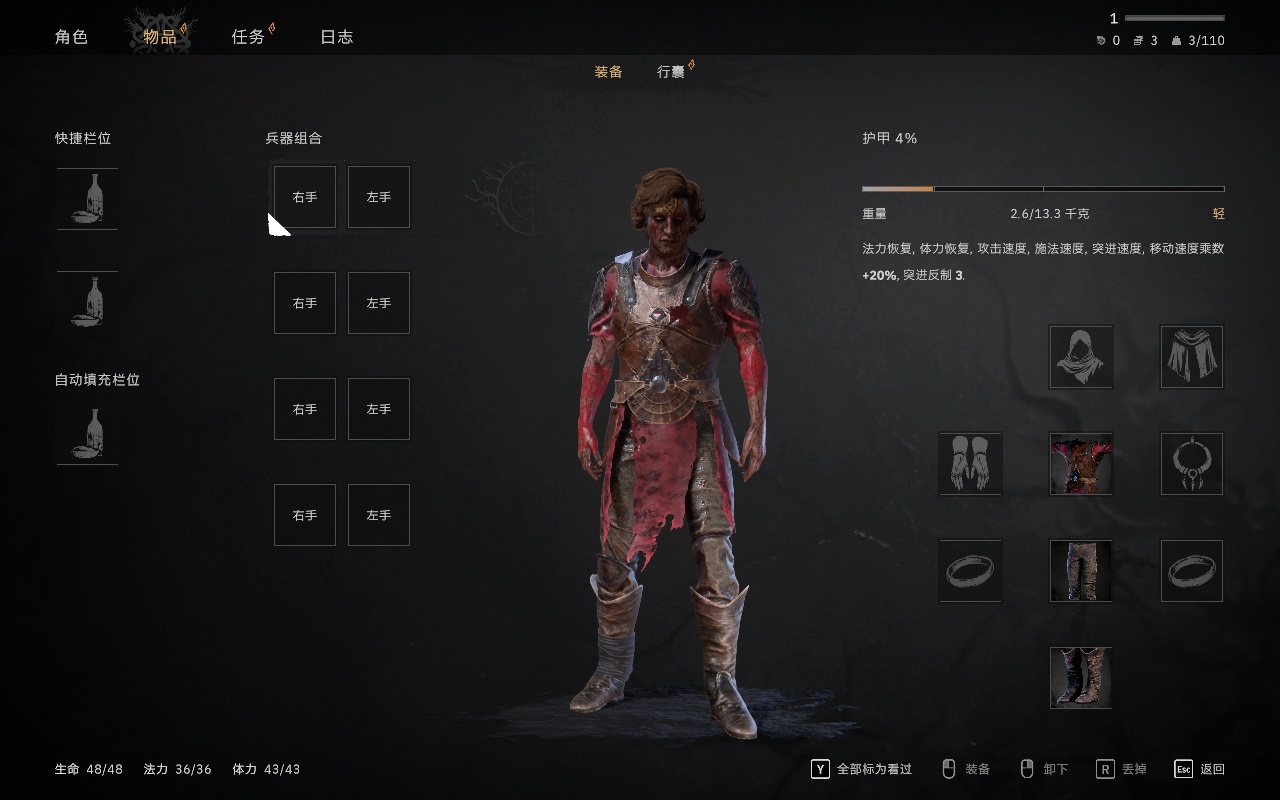
Task: Open the 角色 character tab
Action: click(x=71, y=37)
